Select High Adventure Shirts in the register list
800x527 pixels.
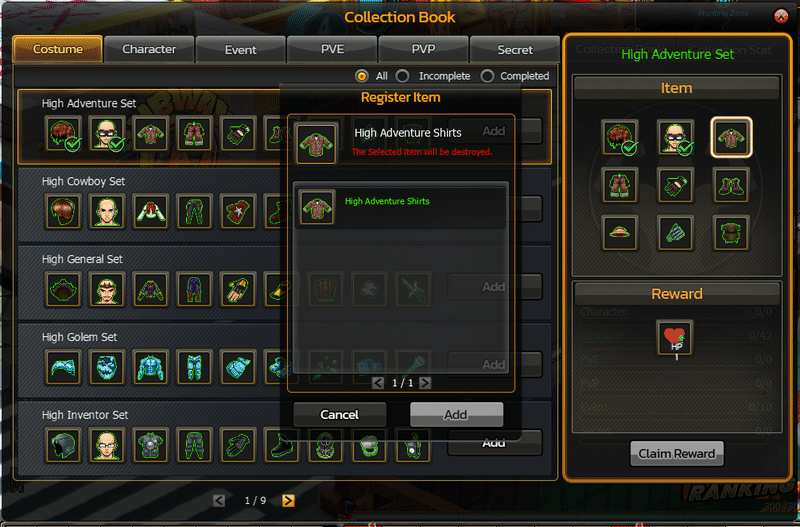[x=400, y=207]
